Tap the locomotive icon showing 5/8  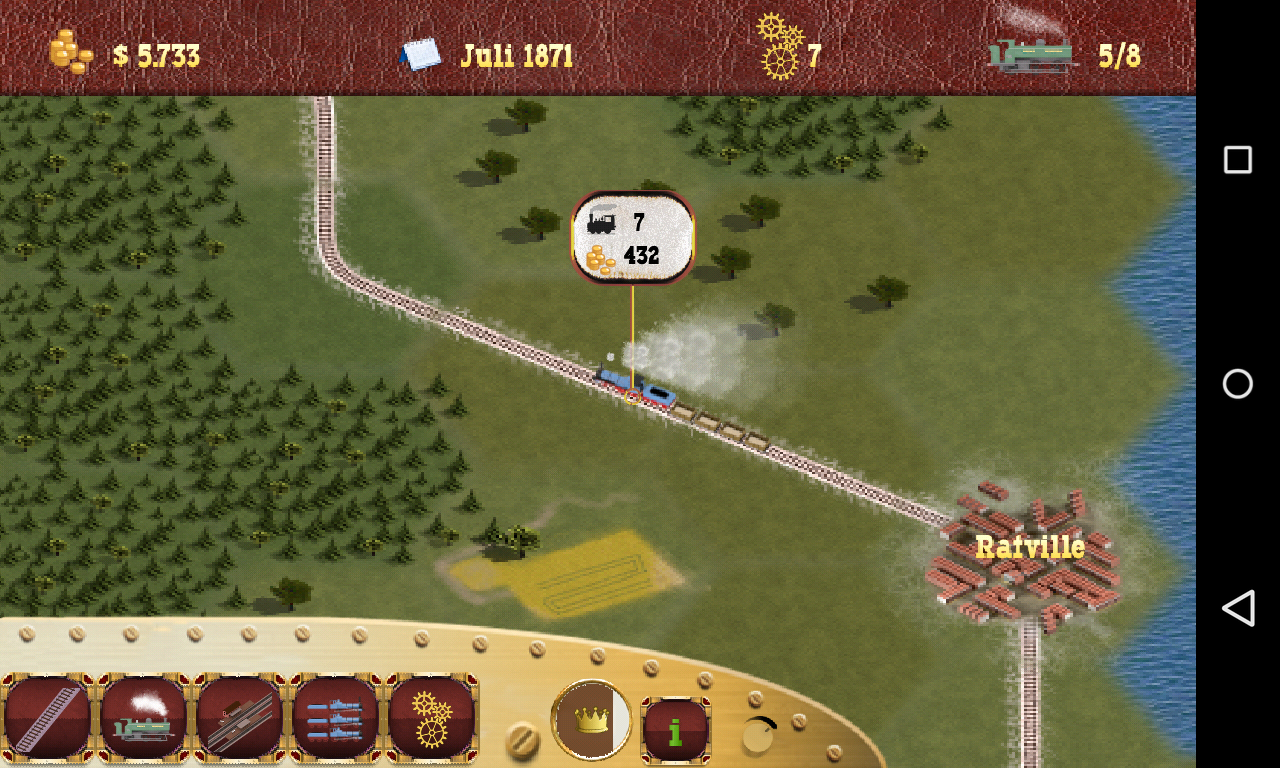tap(1032, 53)
